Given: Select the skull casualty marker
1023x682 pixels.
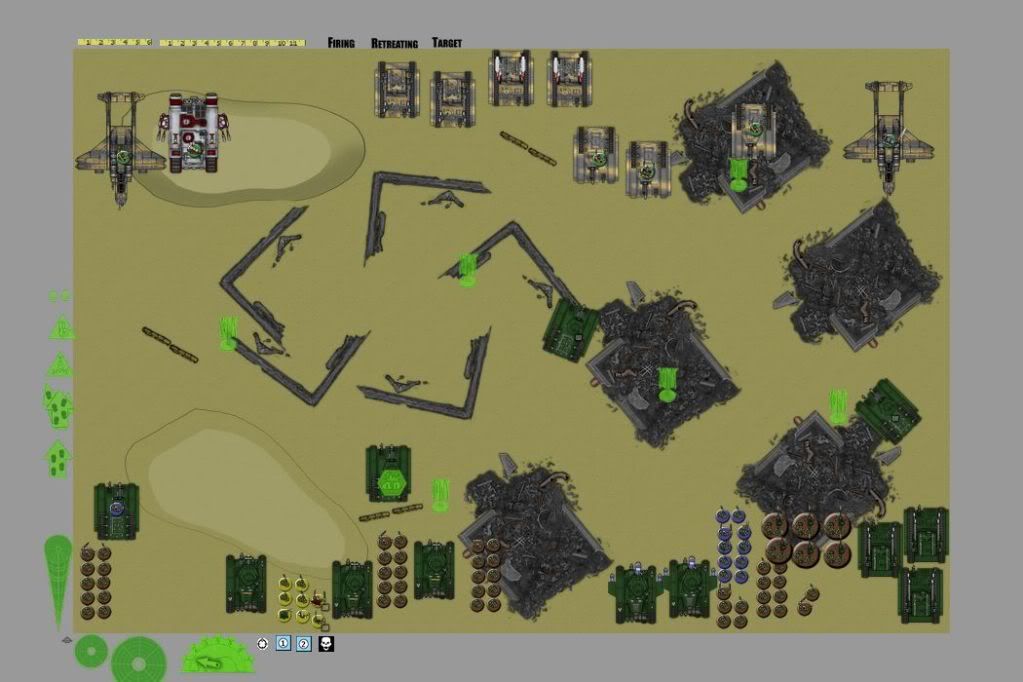Looking at the screenshot, I should tap(326, 643).
